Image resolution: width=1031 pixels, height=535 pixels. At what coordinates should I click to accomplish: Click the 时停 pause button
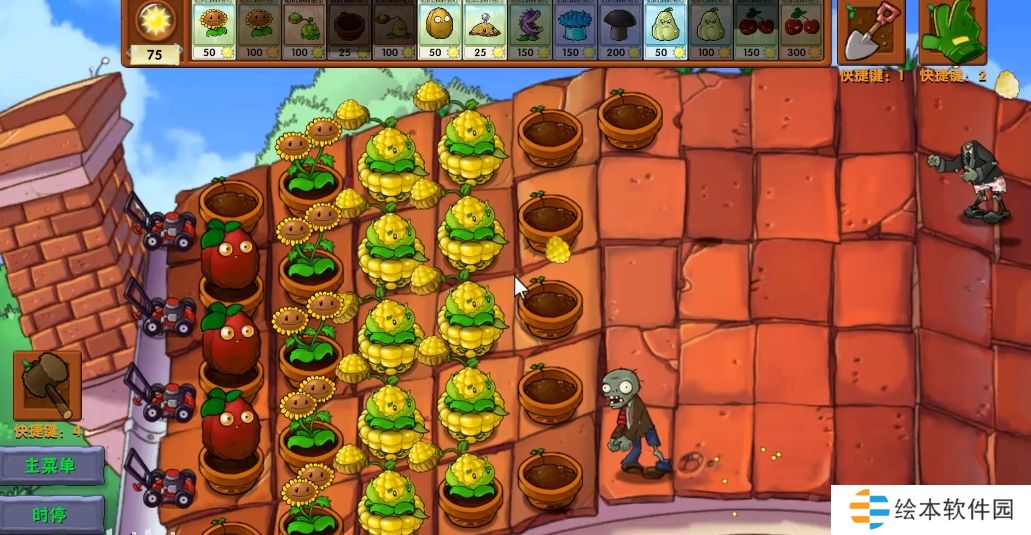click(x=51, y=515)
